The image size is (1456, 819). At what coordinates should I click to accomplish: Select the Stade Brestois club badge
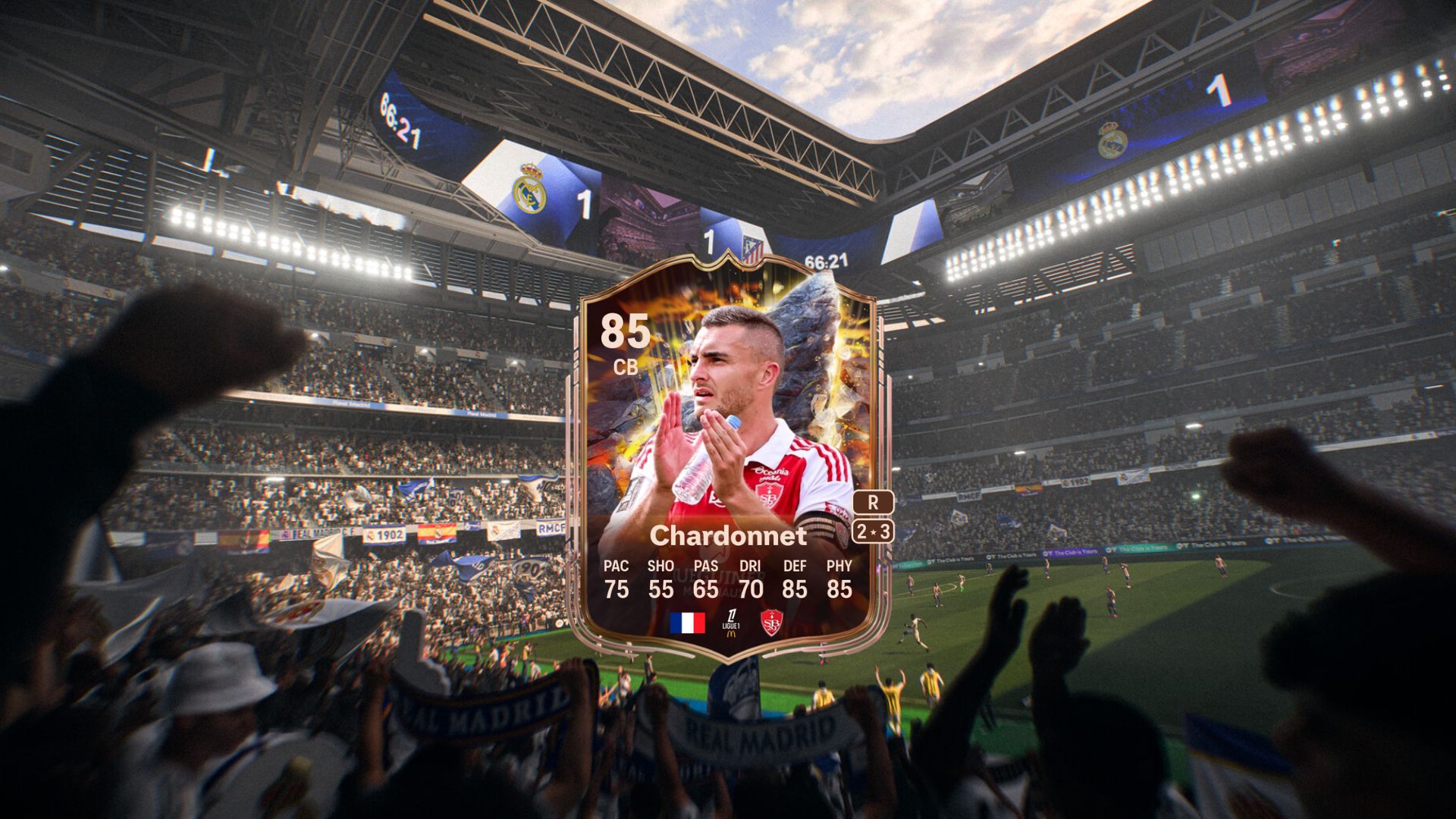[x=772, y=623]
